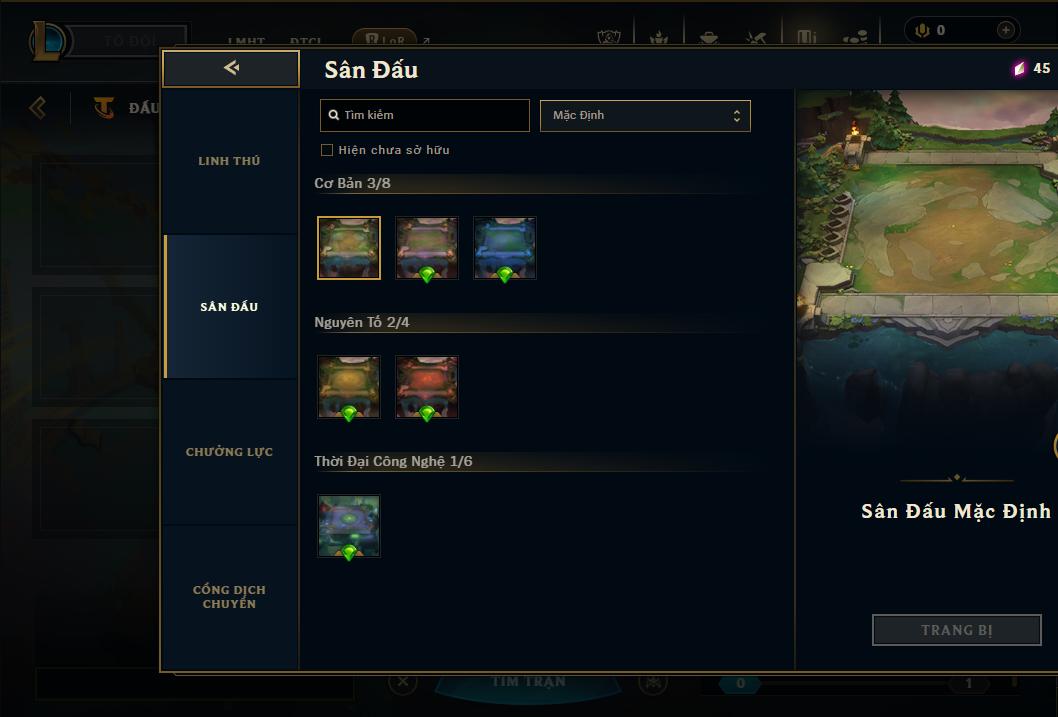
Task: Choose the red arena under Nguyên Tố
Action: point(427,386)
